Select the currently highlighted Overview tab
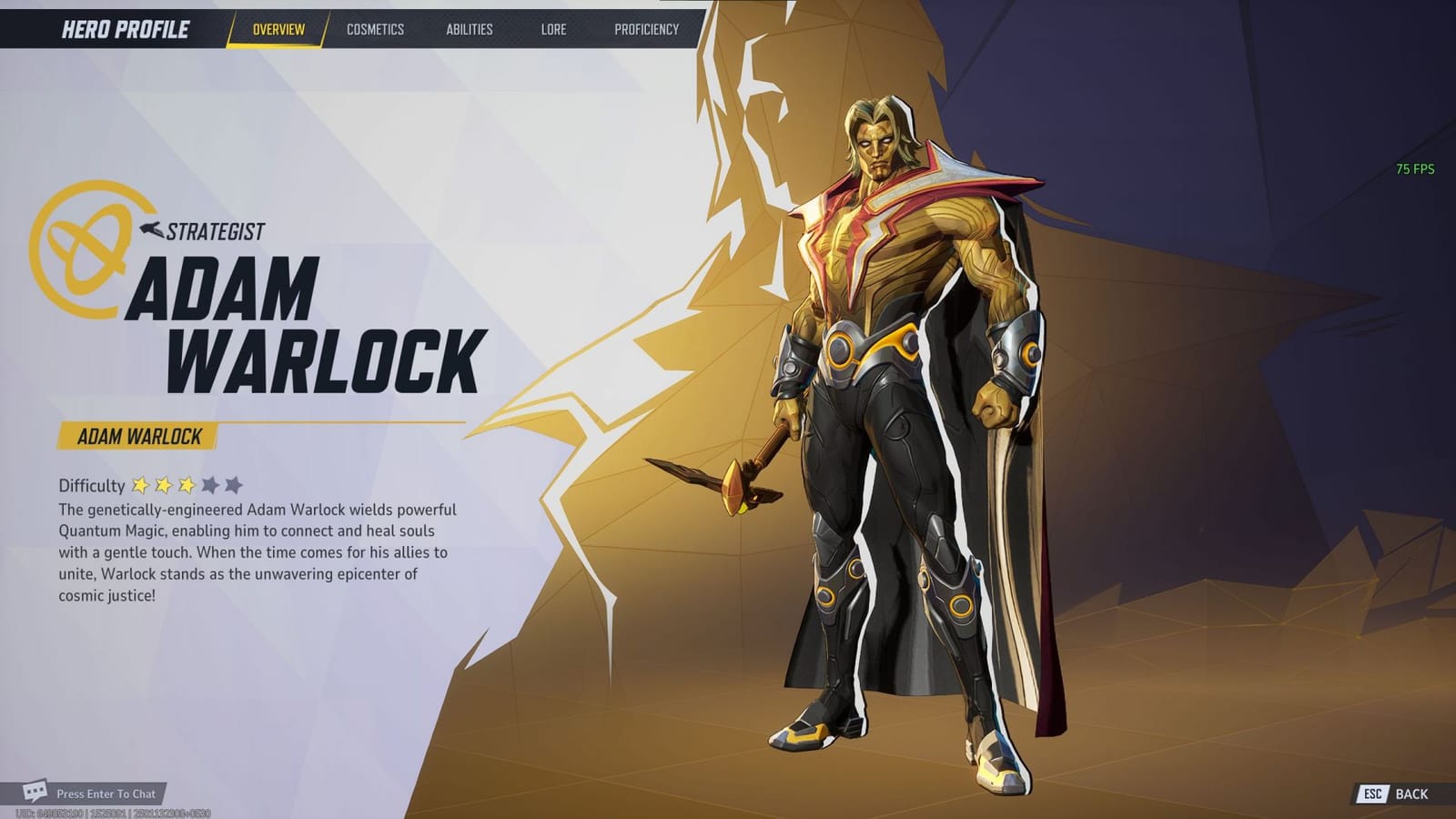The image size is (1456, 819). [279, 28]
